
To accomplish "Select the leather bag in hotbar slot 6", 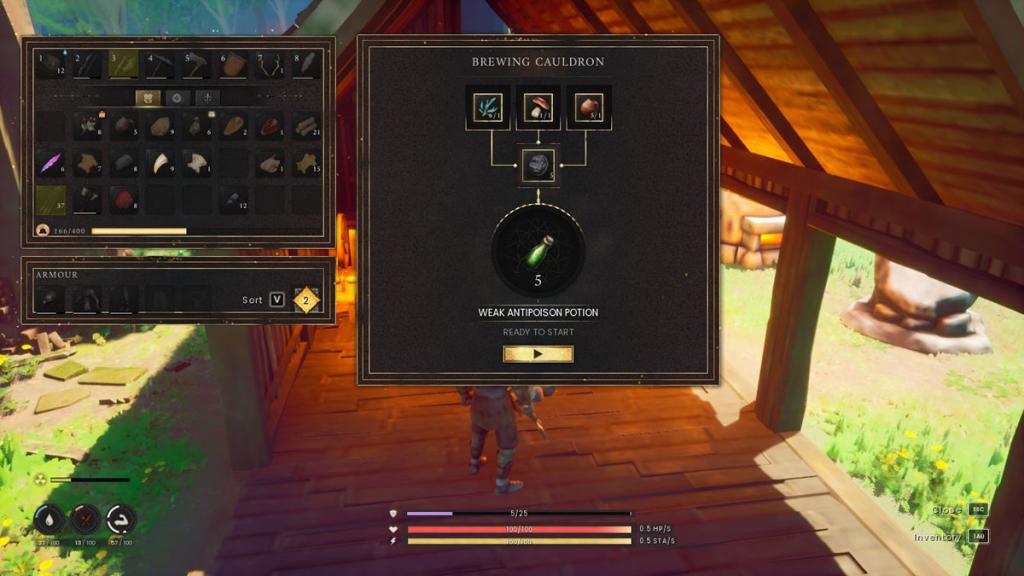I will coord(234,65).
